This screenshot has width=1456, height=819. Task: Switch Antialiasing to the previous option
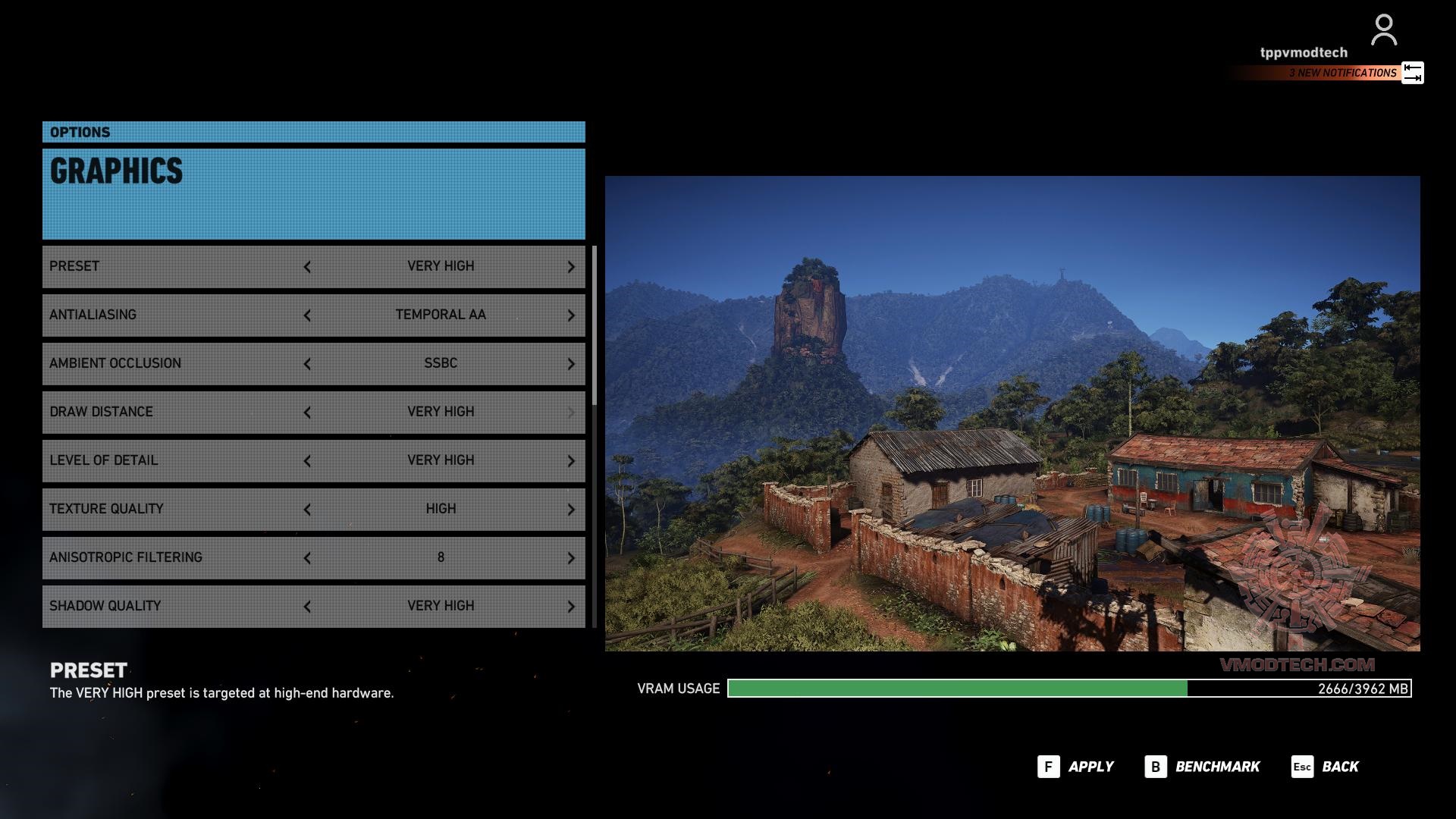coord(307,315)
